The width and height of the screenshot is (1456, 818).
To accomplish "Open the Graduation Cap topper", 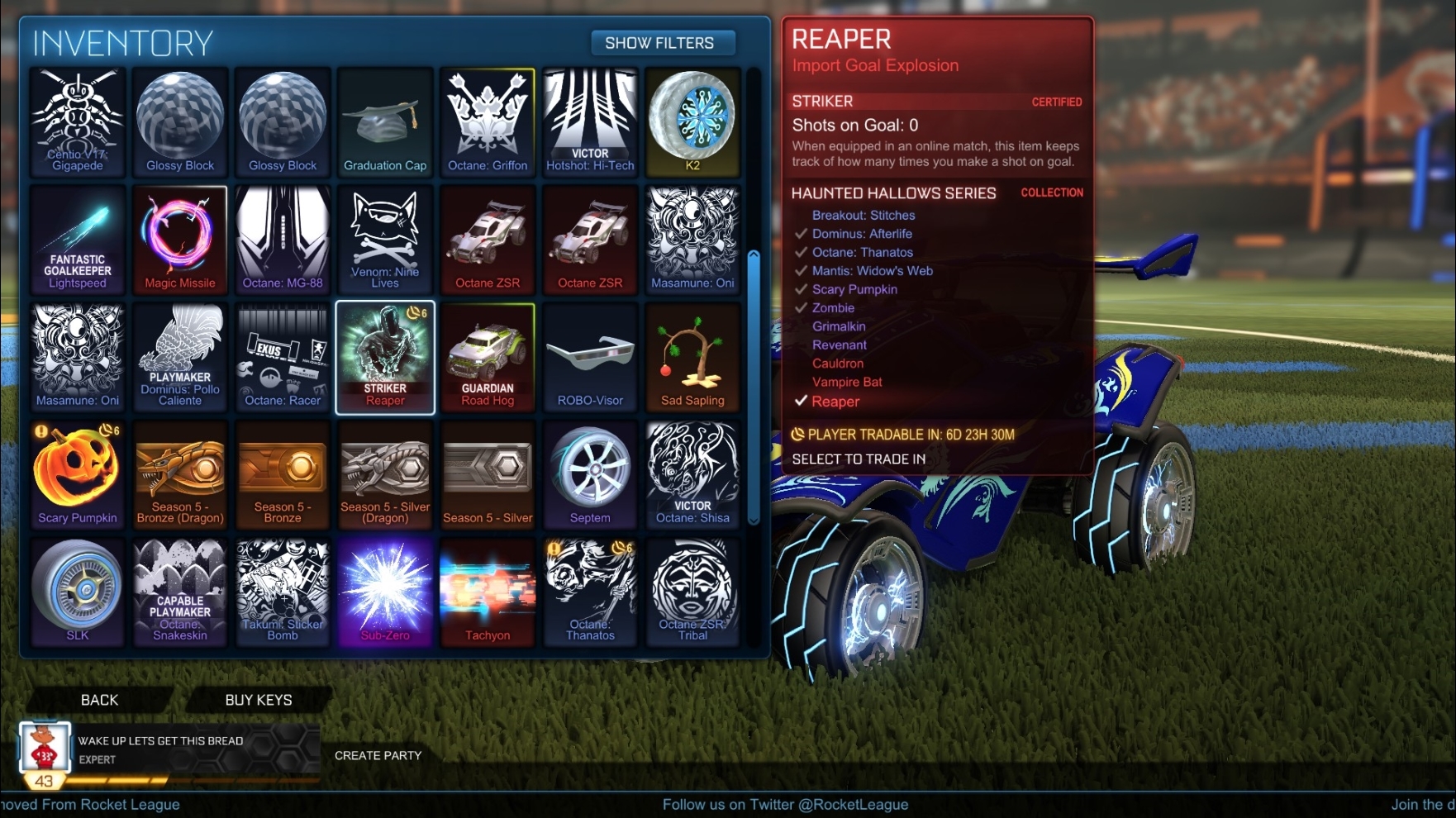I will 384,121.
